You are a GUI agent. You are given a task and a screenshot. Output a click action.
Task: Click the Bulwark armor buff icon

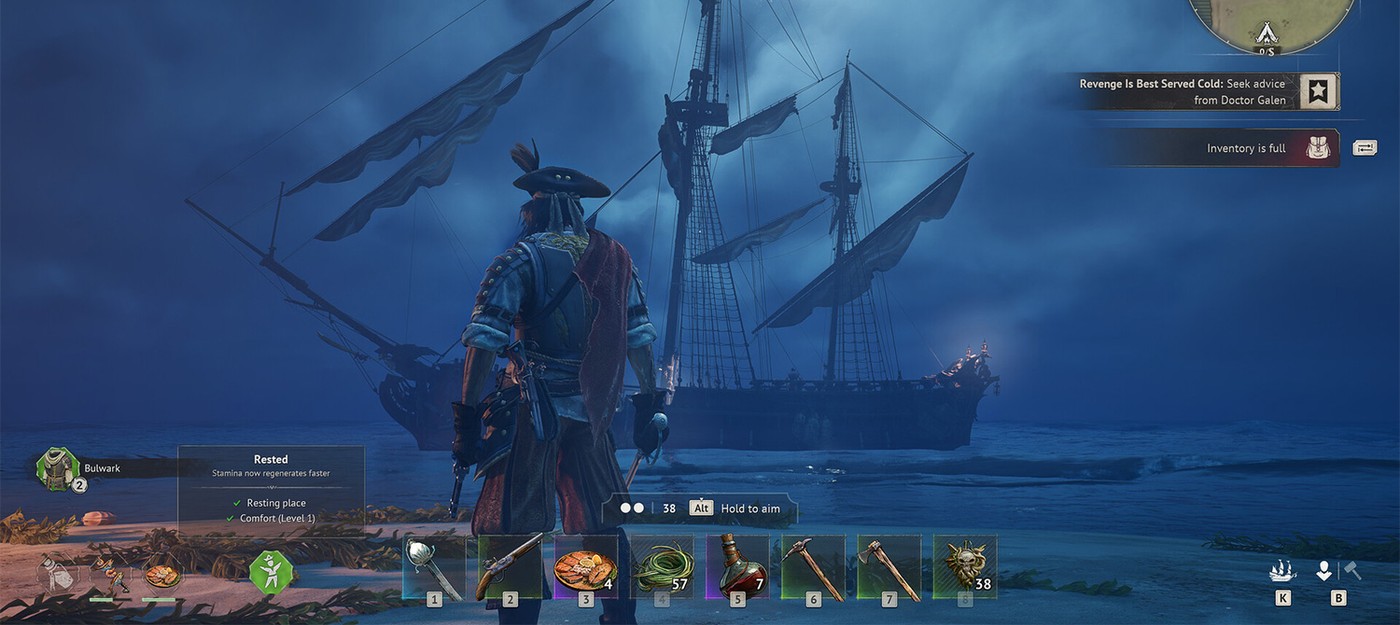pyautogui.click(x=57, y=468)
